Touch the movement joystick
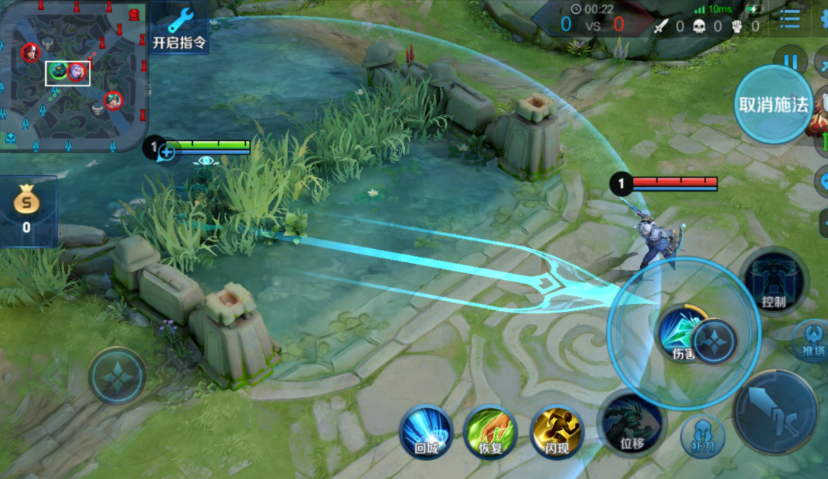The height and width of the screenshot is (479, 828). click(117, 376)
